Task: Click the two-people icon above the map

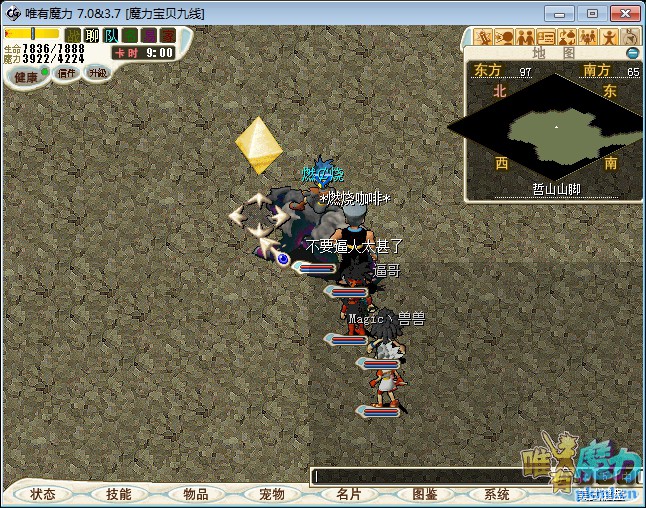Action: pyautogui.click(x=527, y=37)
